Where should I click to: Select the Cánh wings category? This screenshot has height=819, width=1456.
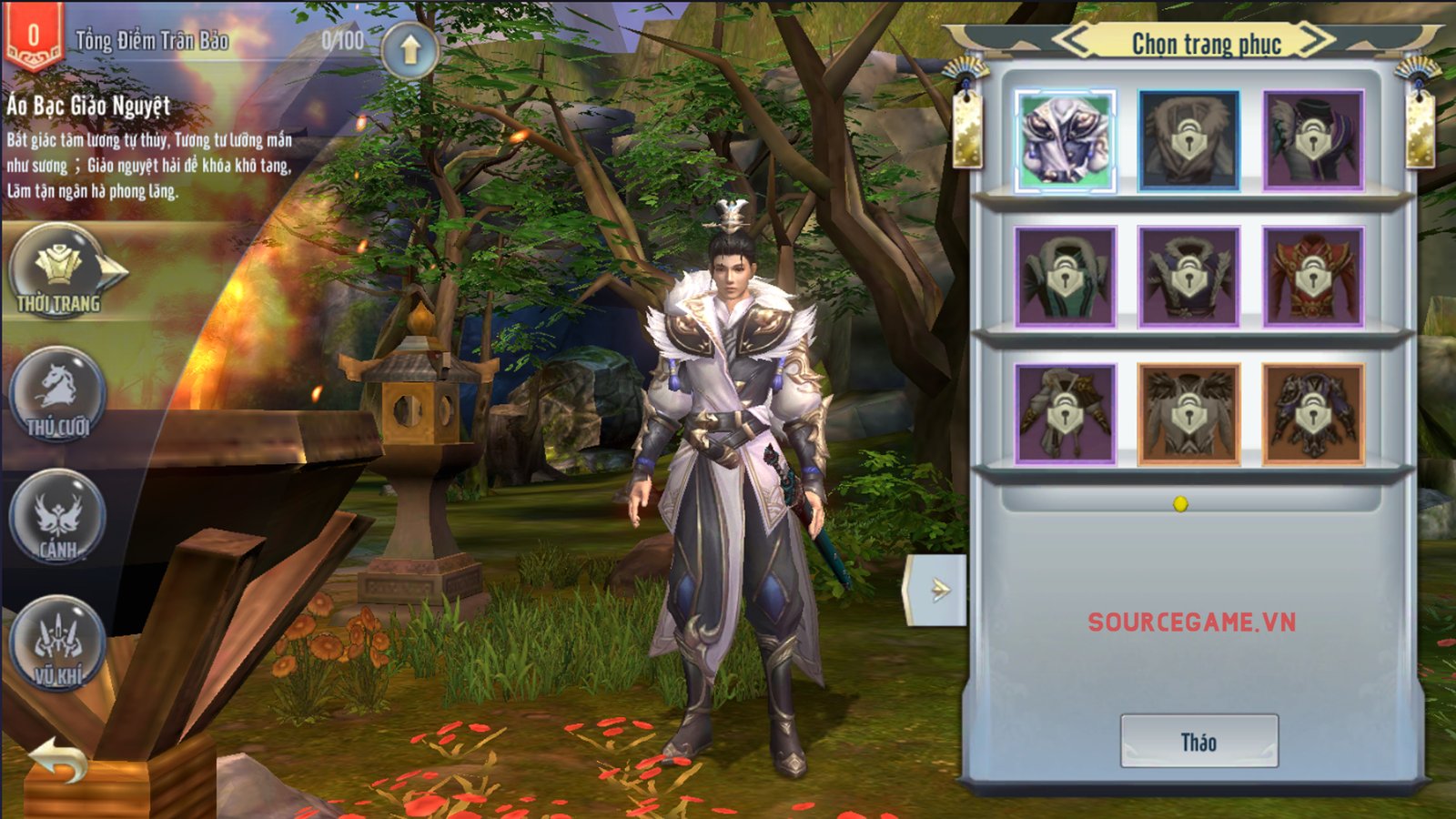pos(58,517)
